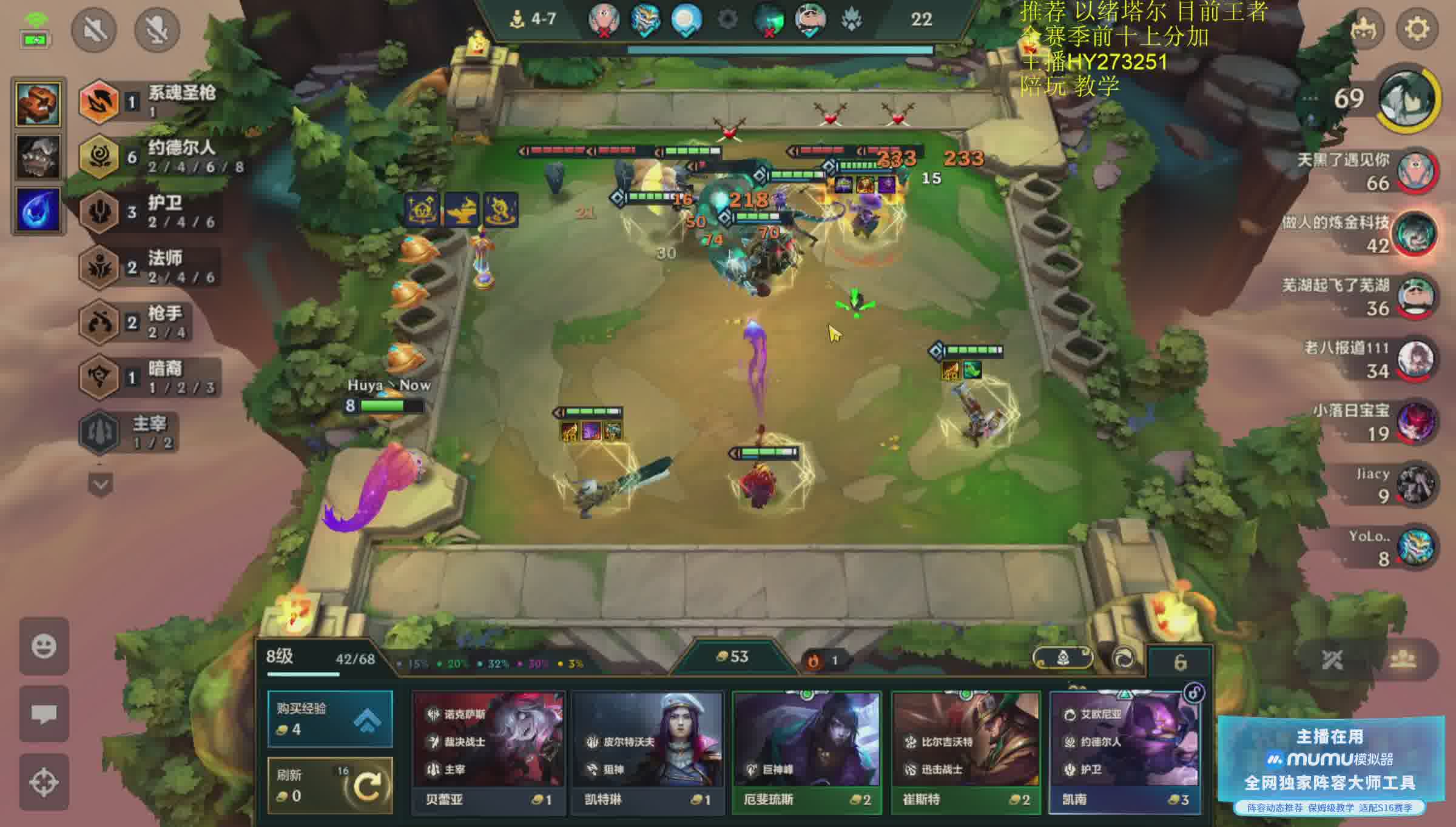Toggle the shop lock icon
This screenshot has width=1456, height=827.
click(x=1194, y=692)
